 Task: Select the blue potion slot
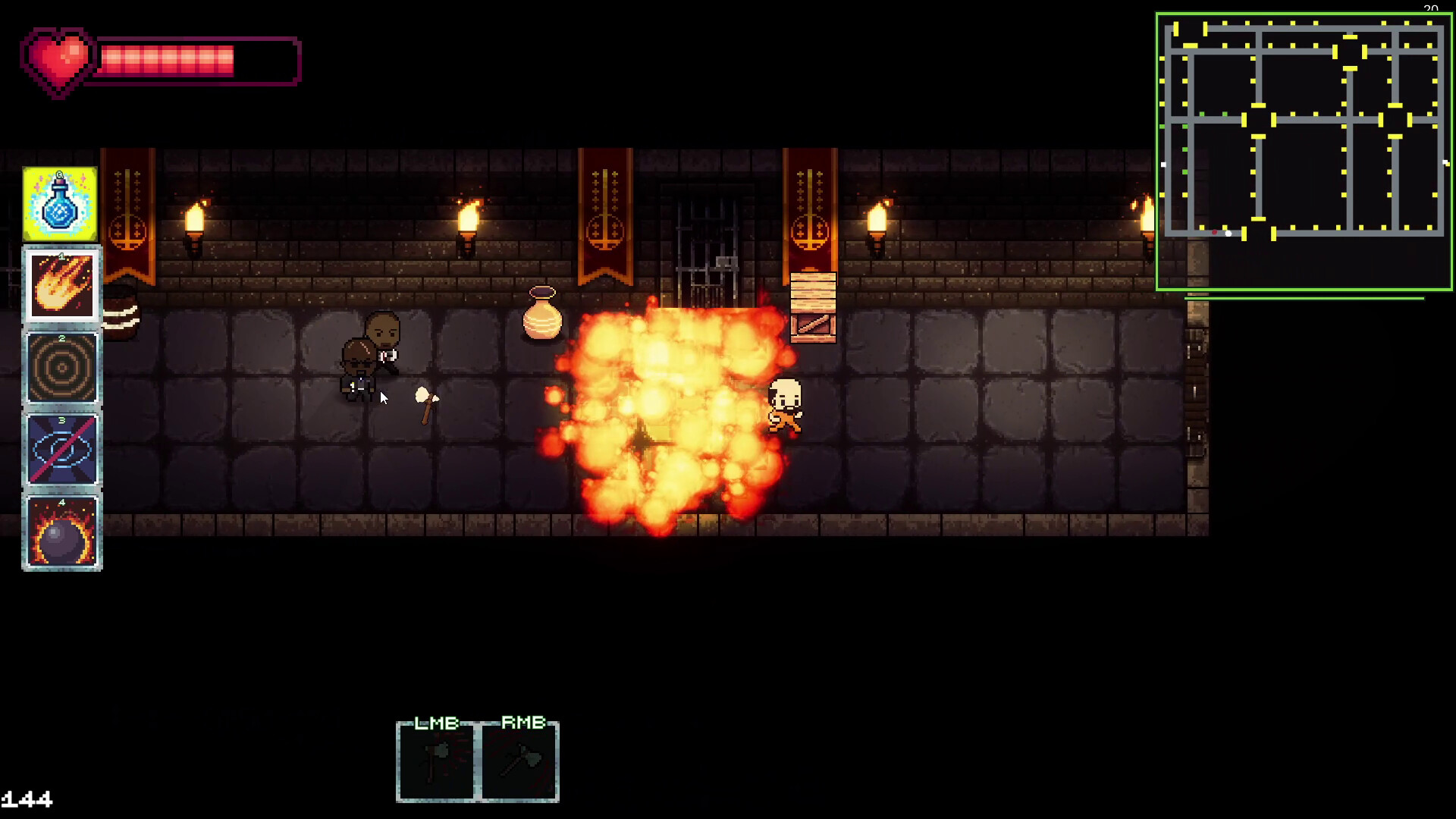[60, 205]
